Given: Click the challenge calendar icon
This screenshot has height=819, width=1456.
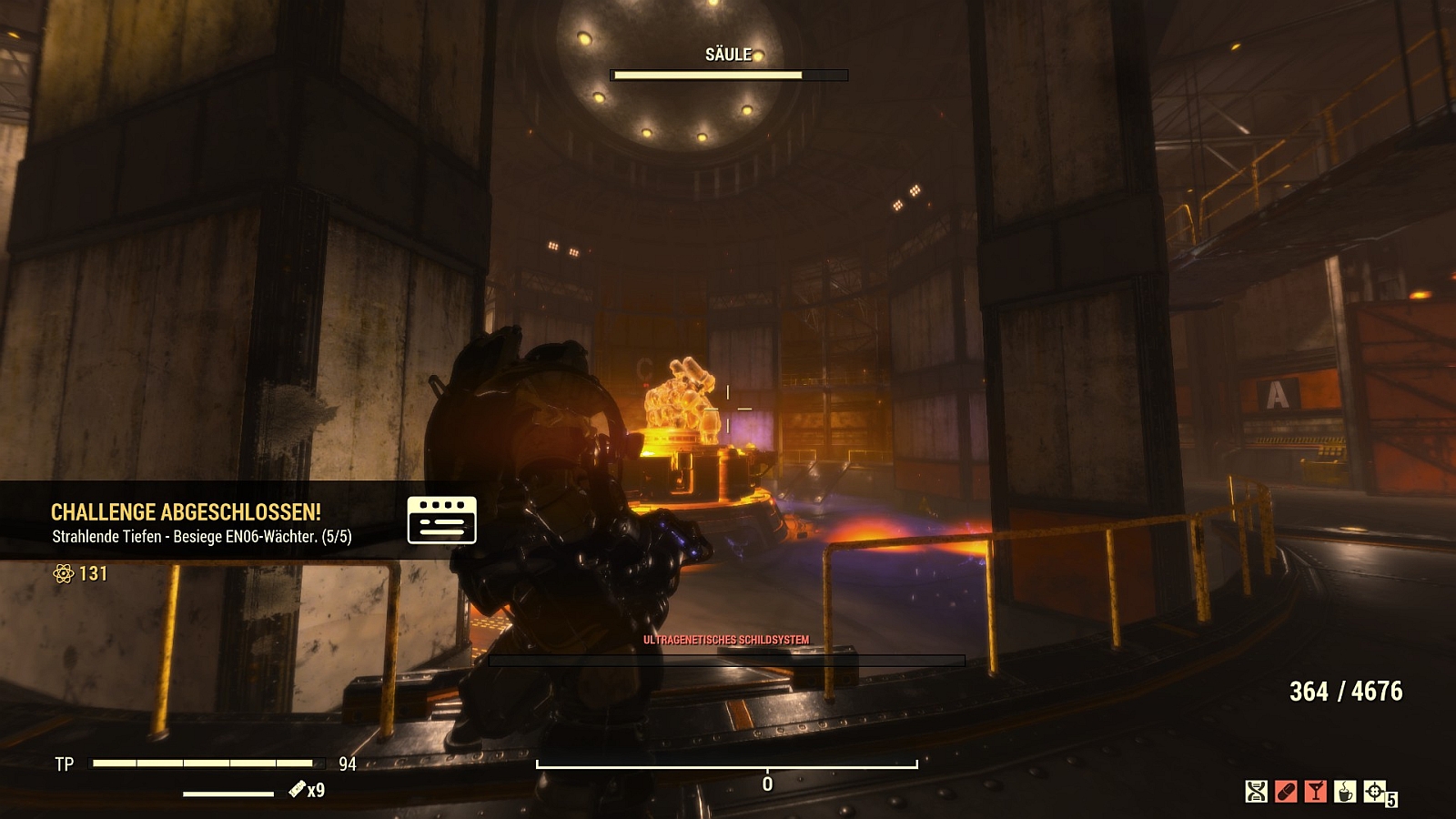Looking at the screenshot, I should [x=441, y=521].
